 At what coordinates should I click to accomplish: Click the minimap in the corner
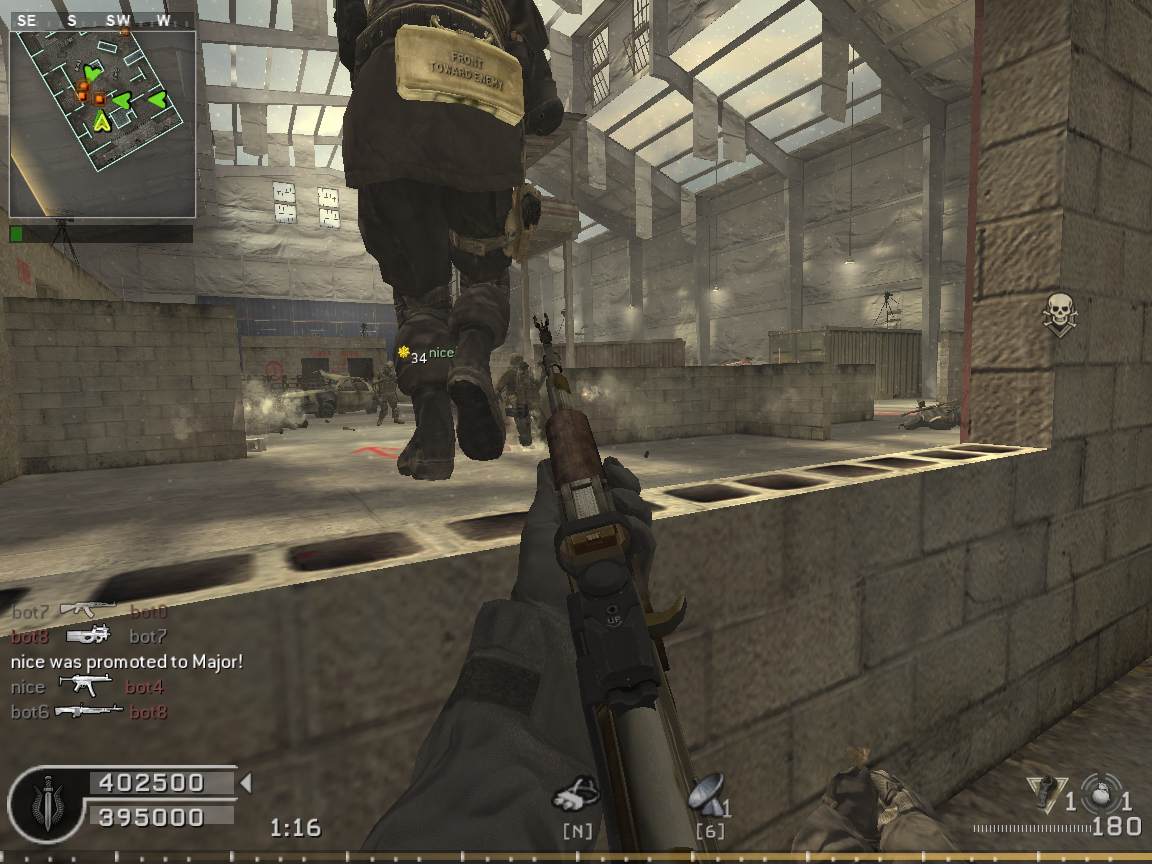tap(102, 123)
